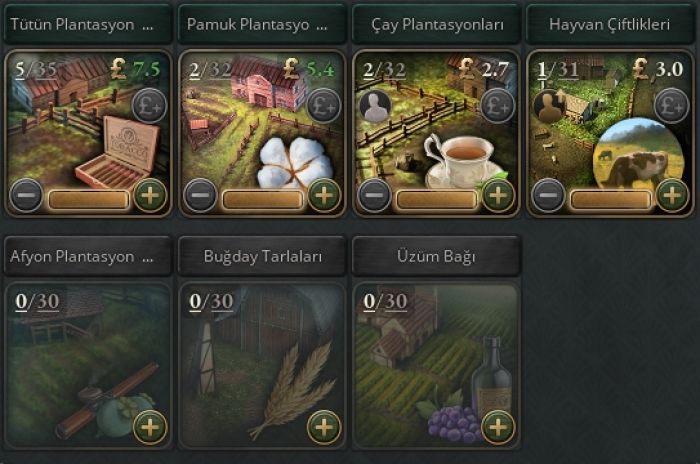Open the Tütün Plantasyon header

coord(87,24)
